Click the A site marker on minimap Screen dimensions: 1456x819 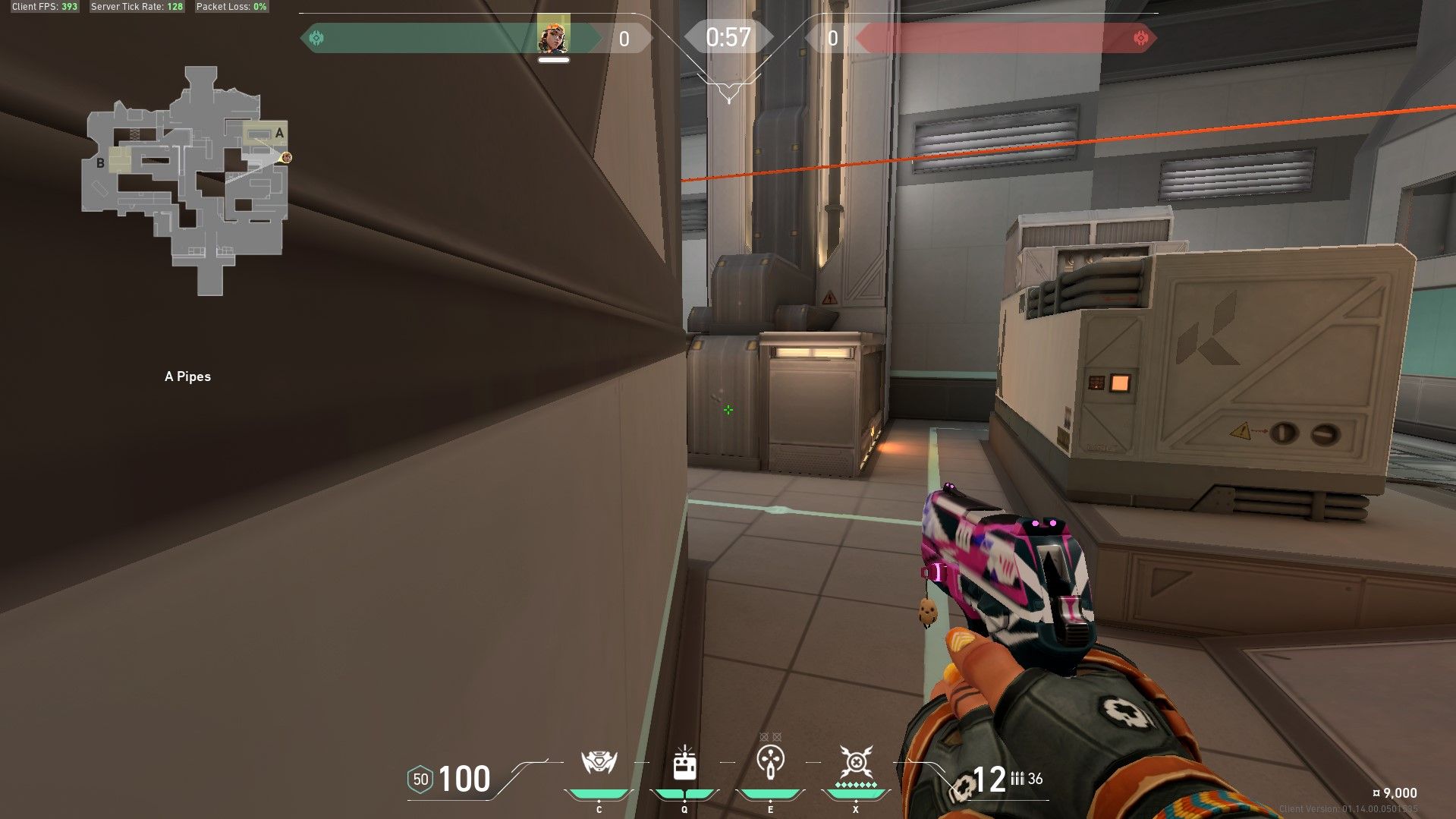point(279,134)
